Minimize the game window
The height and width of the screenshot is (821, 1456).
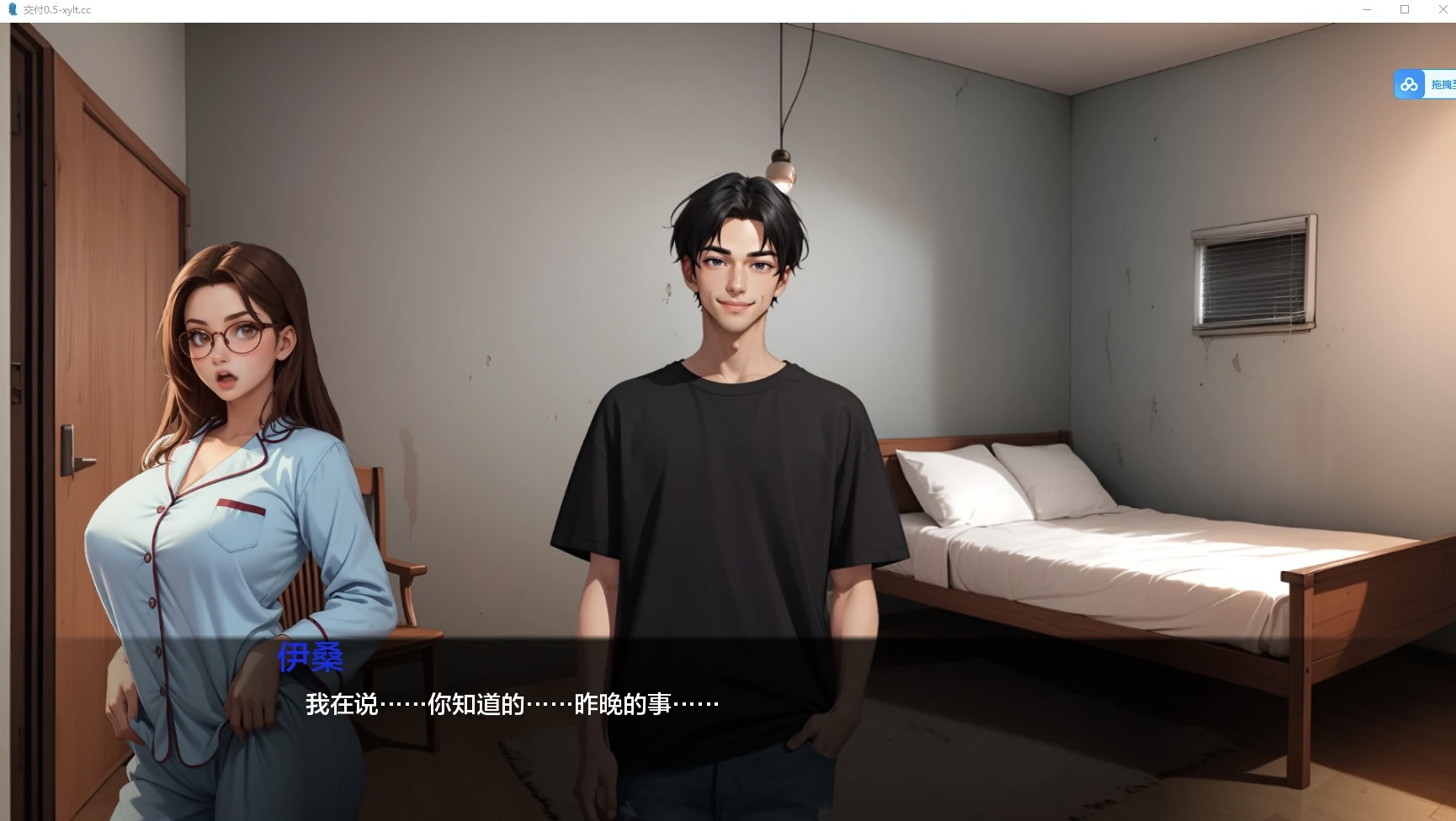1367,9
